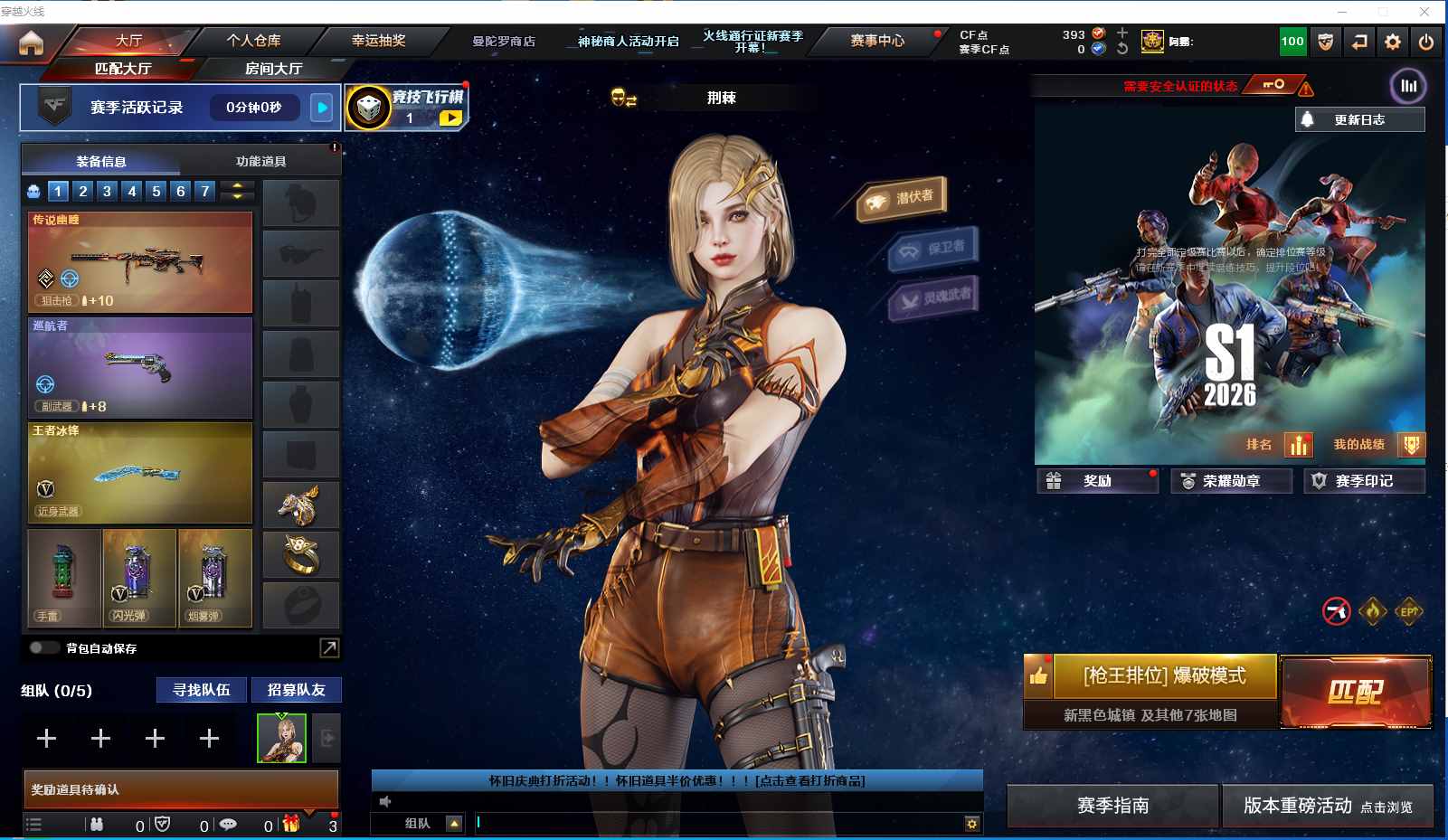Choose the 潜伏者 faction button
The image size is (1448, 840).
(903, 198)
